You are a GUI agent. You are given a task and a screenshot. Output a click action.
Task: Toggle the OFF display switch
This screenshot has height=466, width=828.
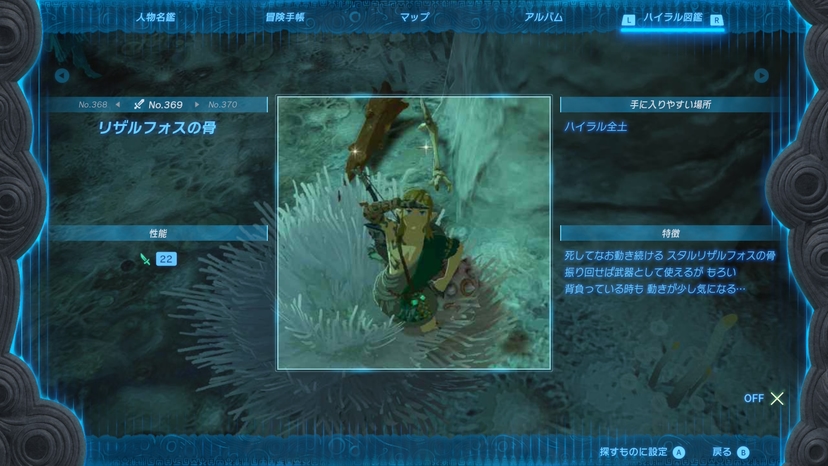tap(765, 398)
